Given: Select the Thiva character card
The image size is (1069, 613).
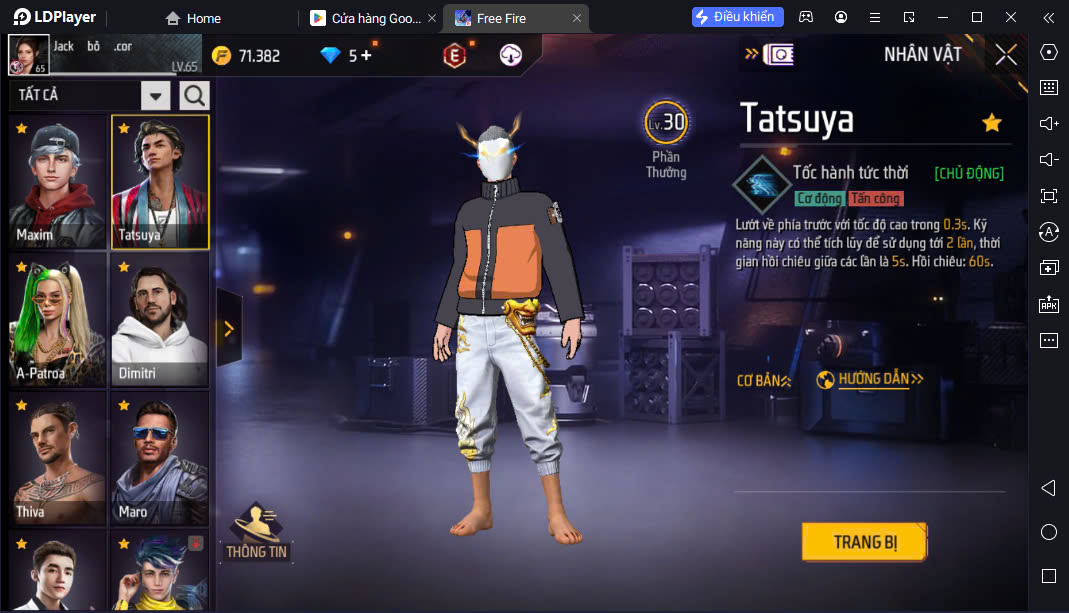Looking at the screenshot, I should coord(58,458).
